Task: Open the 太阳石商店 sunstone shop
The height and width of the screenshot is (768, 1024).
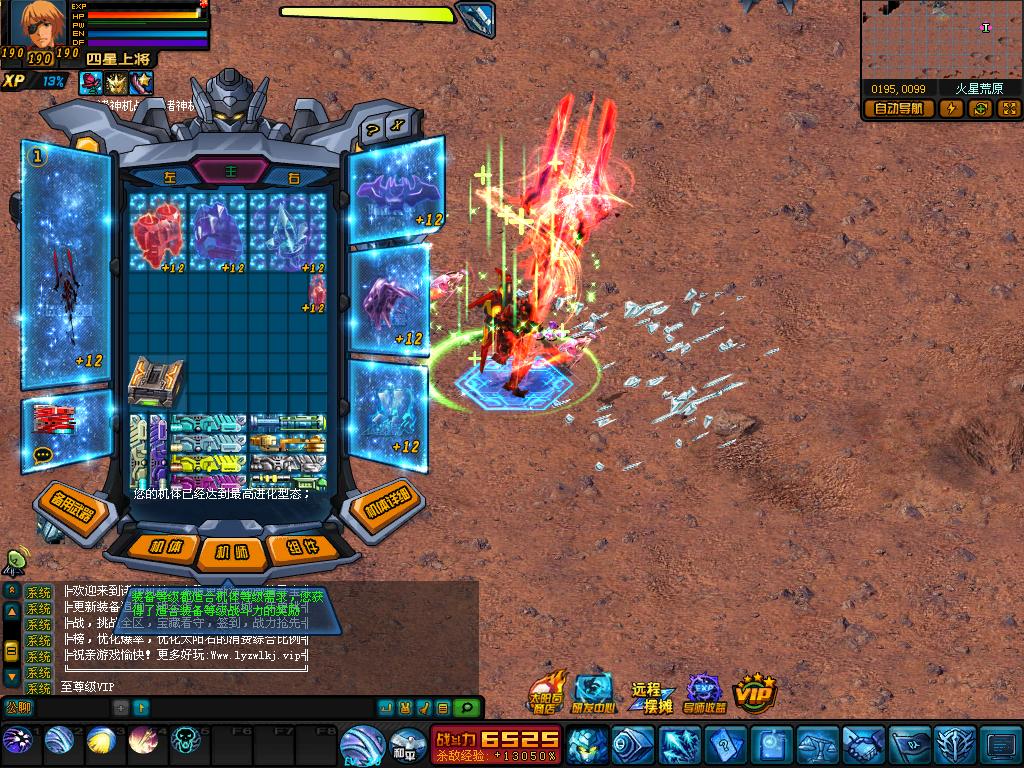Action: [x=545, y=692]
